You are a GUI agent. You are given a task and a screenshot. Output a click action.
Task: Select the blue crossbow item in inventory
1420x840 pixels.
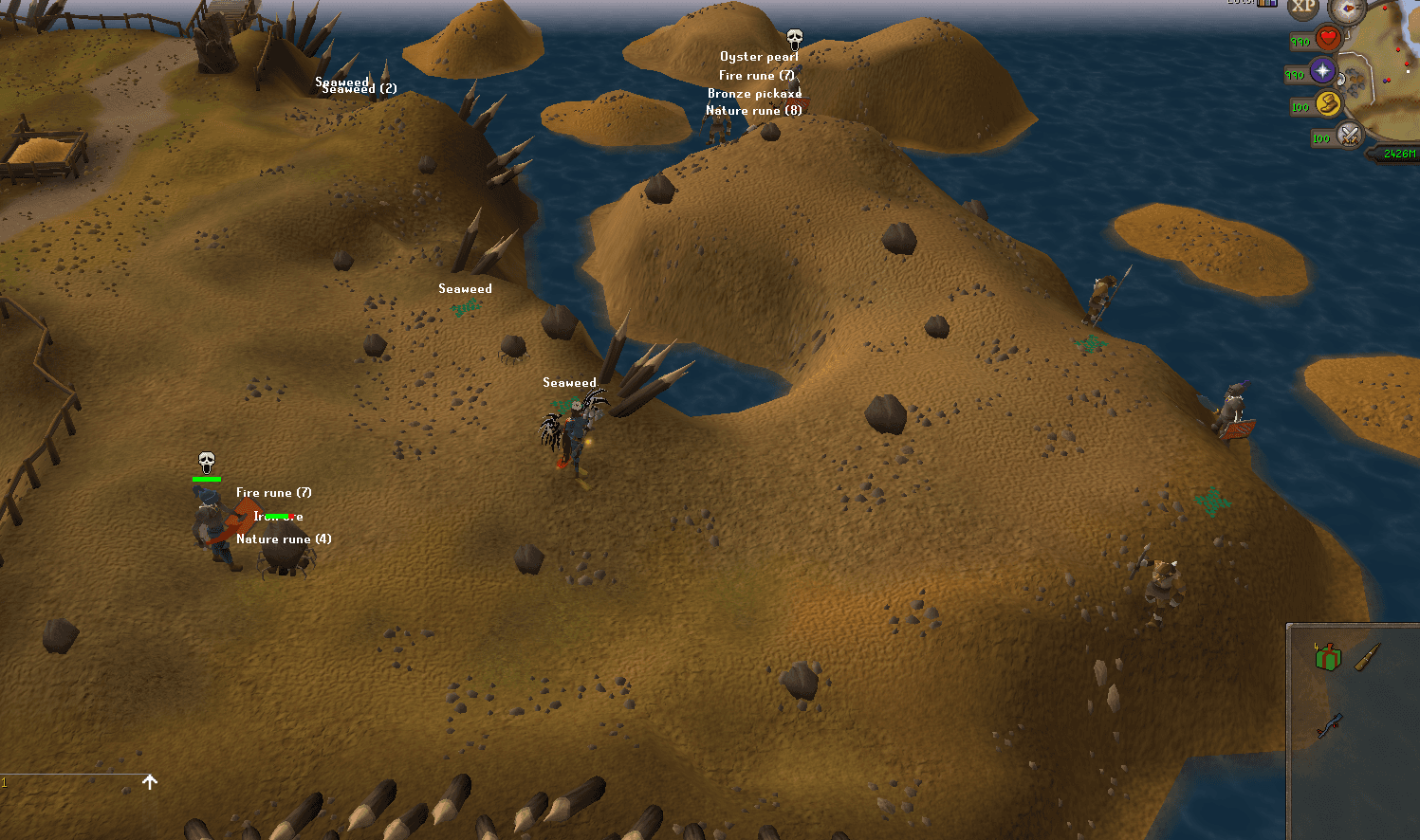(1329, 726)
